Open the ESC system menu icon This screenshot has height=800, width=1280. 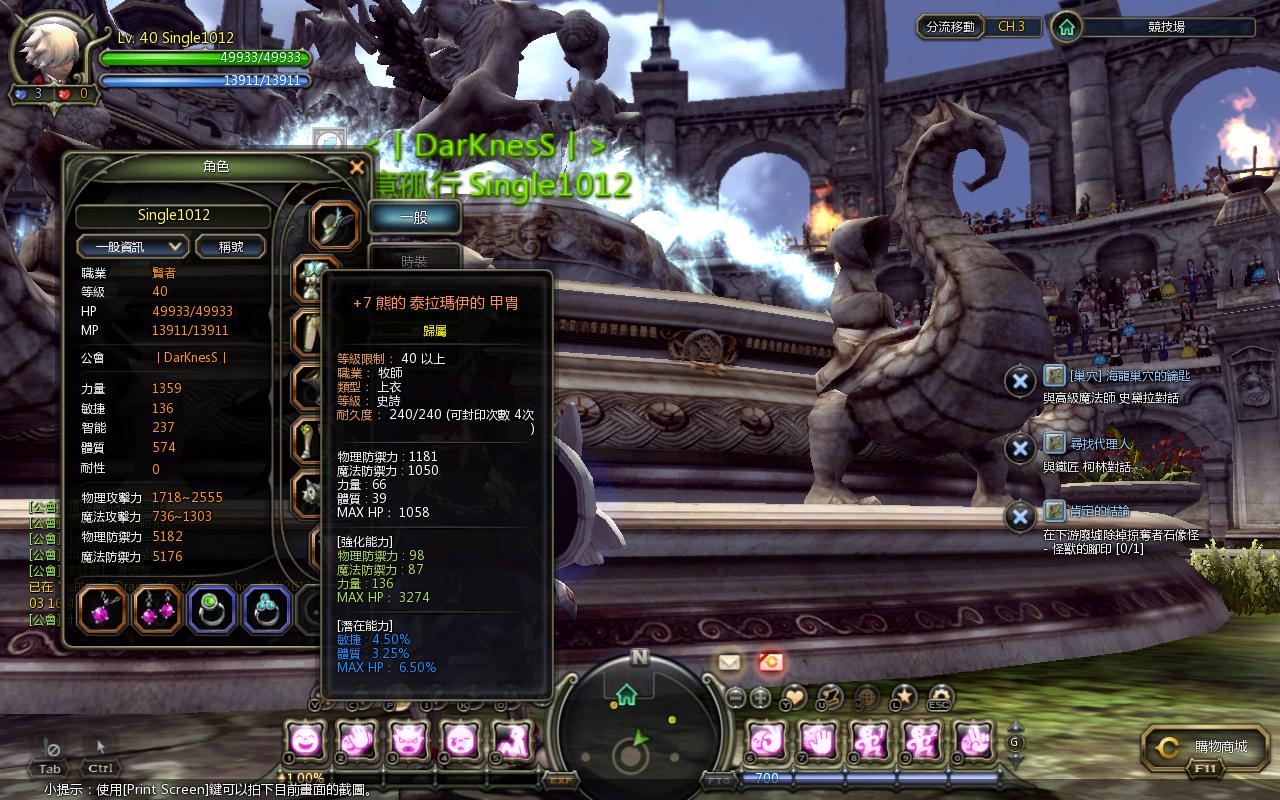tap(939, 696)
